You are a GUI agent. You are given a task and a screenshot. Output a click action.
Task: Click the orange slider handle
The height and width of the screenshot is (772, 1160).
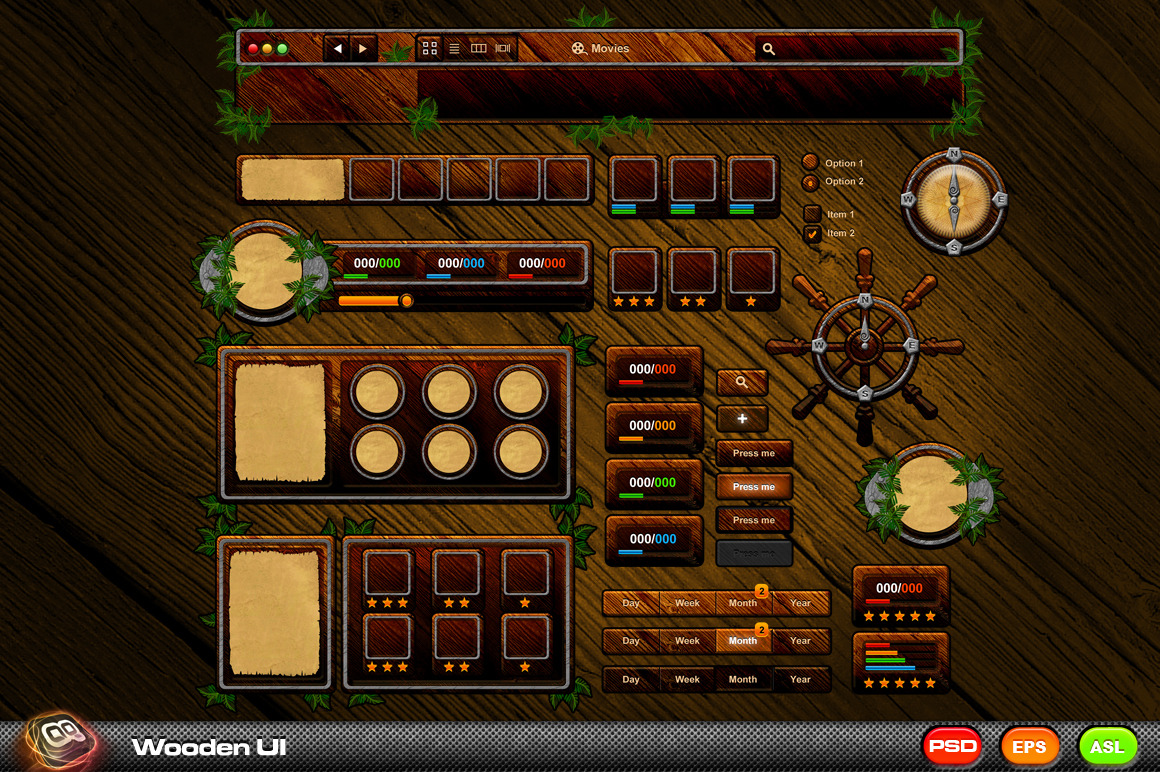406,300
